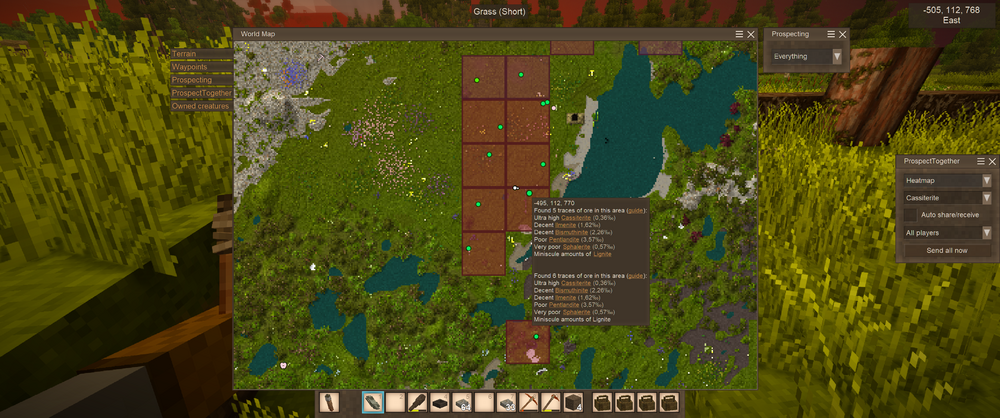This screenshot has height=418, width=1000.
Task: Select the club weapon in the hotbar
Action: [x=419, y=403]
